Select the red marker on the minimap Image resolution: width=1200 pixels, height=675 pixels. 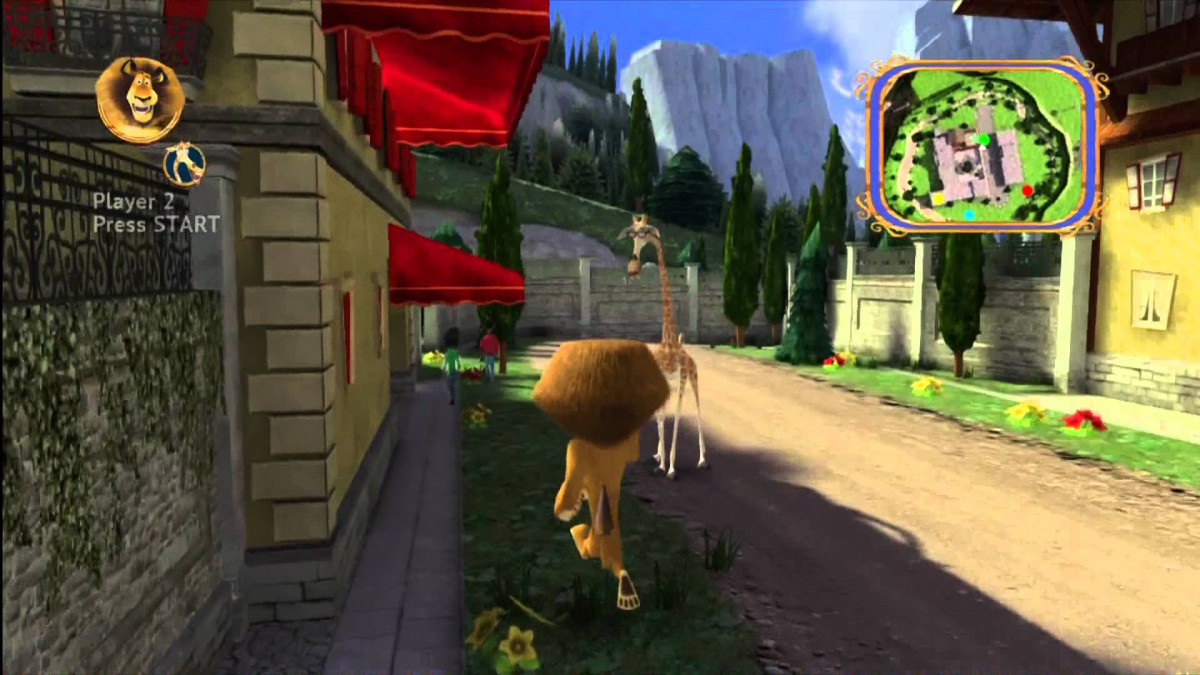coord(1027,190)
